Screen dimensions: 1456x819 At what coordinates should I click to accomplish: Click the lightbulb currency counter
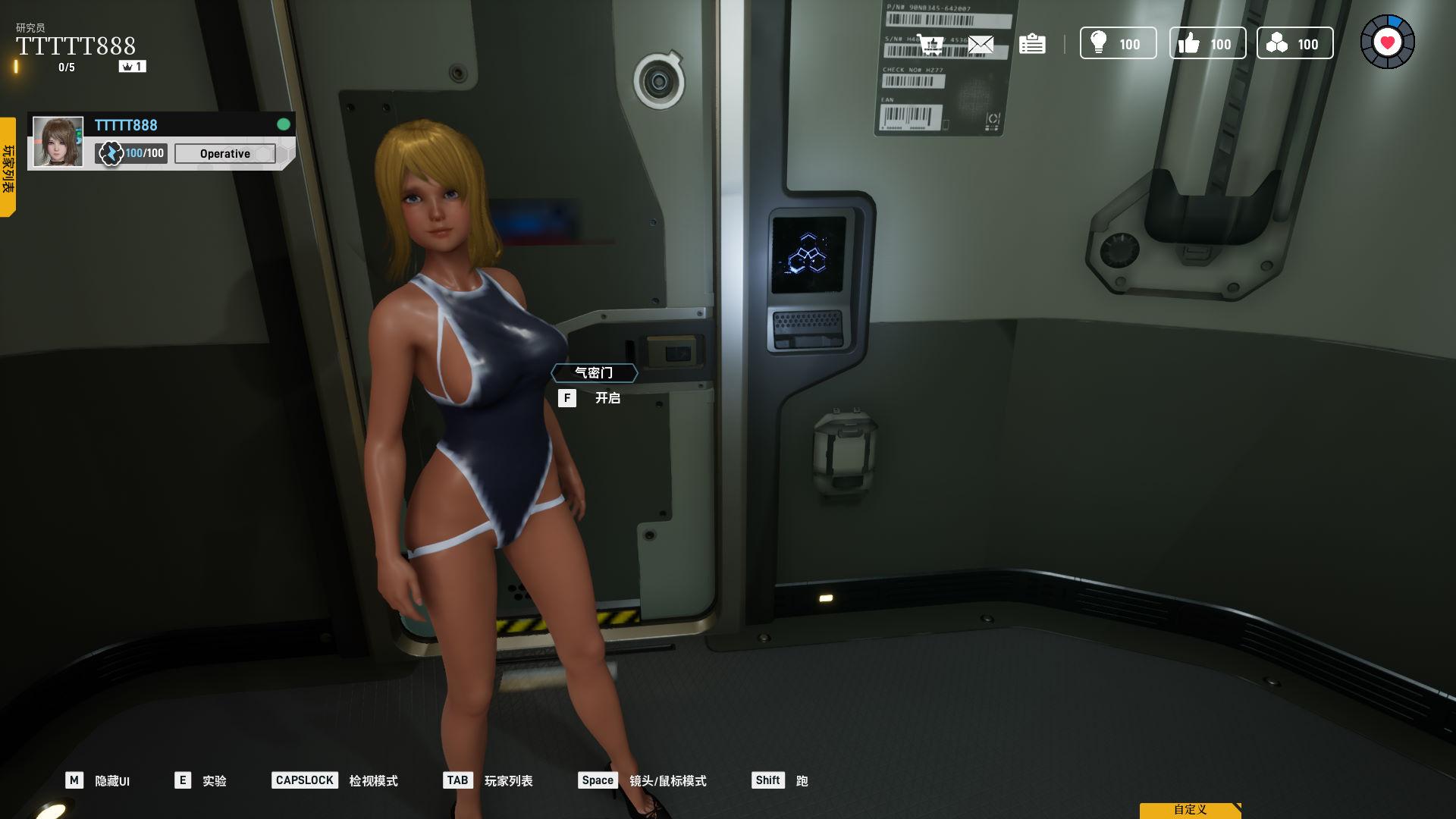click(1118, 44)
